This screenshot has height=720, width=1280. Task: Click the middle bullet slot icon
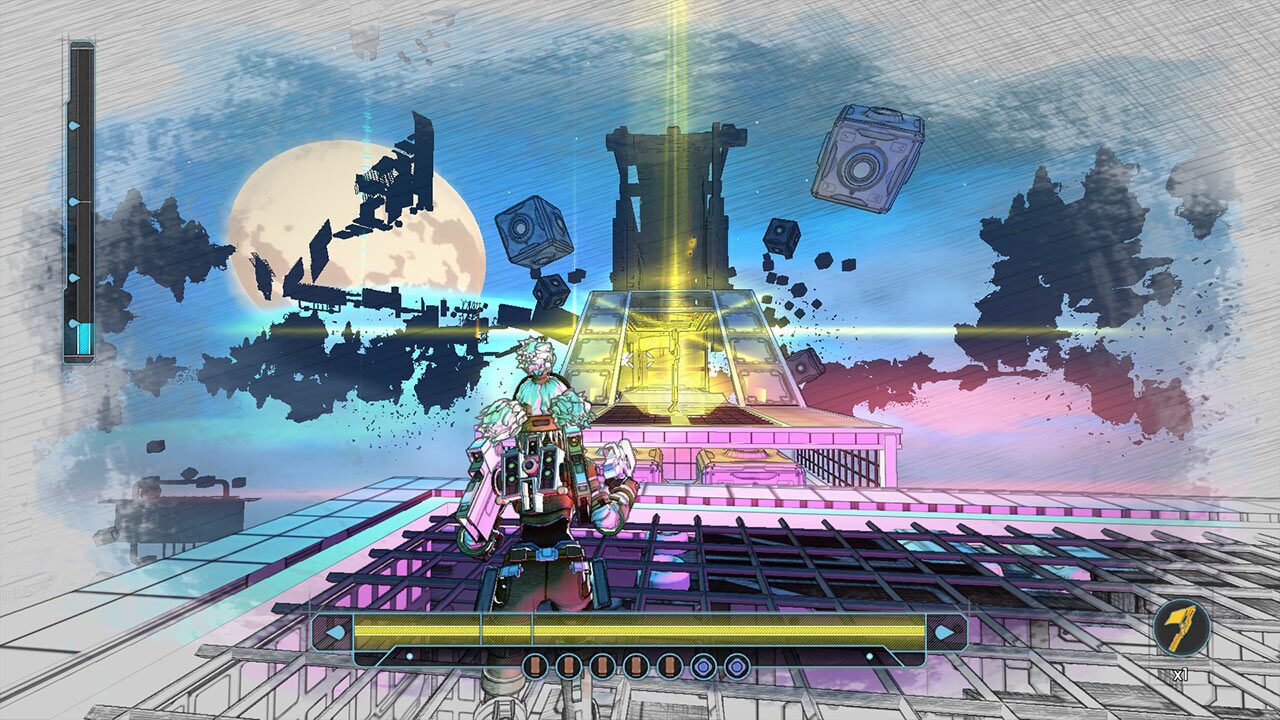tap(600, 665)
